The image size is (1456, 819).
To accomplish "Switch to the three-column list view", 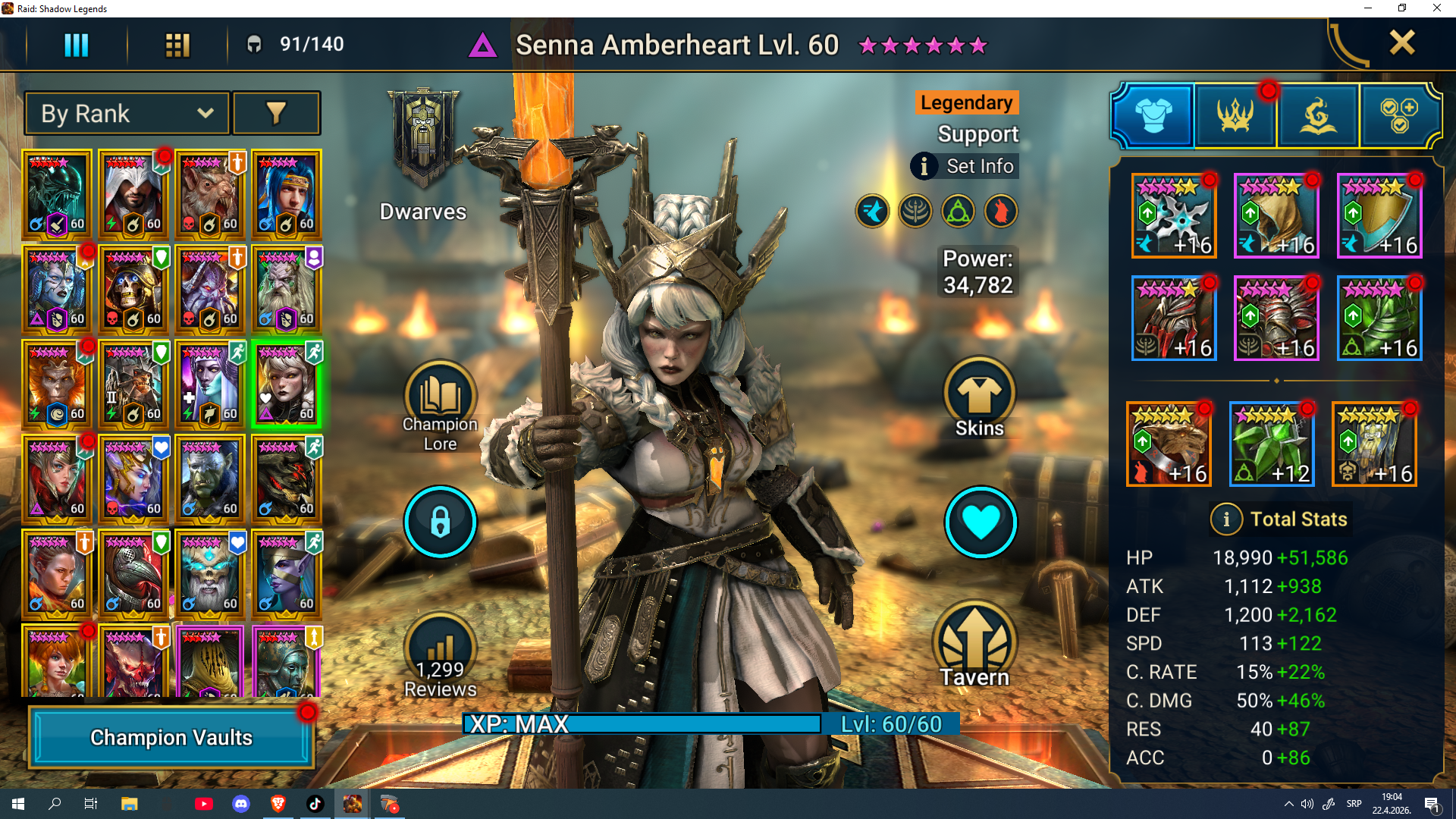I will [x=76, y=45].
